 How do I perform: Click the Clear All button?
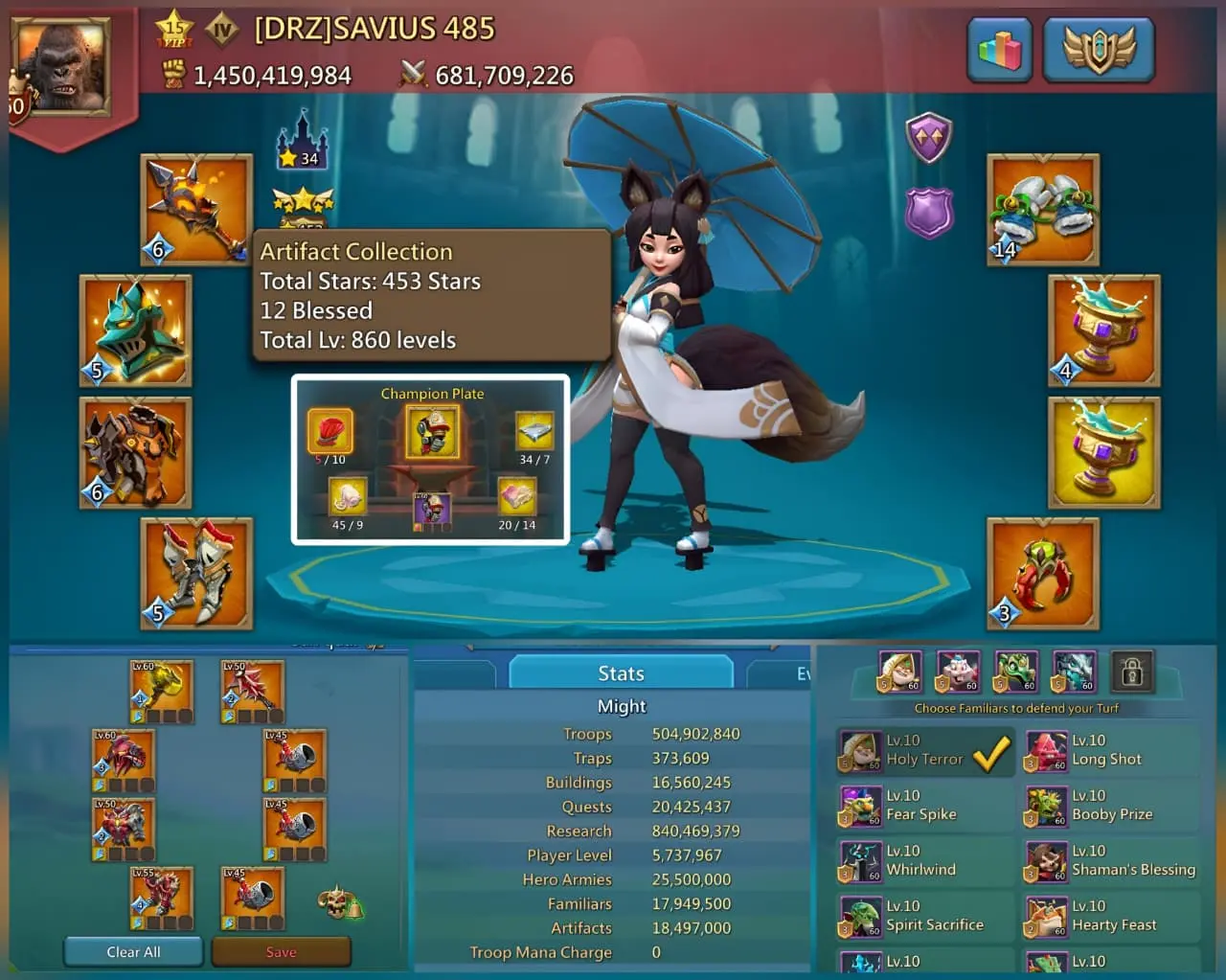133,951
